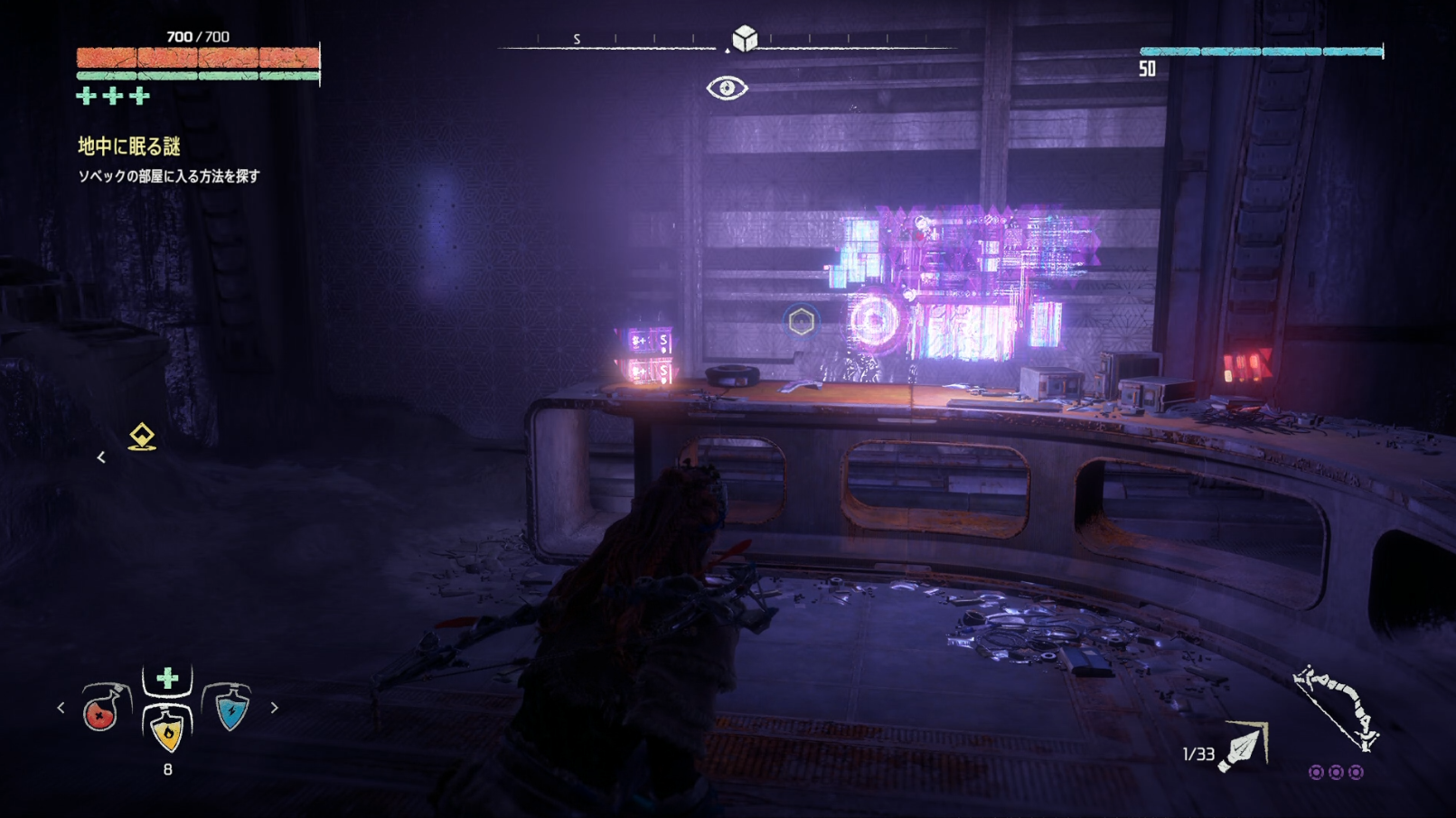Activate the green medicine pouch cross slot
This screenshot has width=1456, height=818.
pyautogui.click(x=167, y=680)
